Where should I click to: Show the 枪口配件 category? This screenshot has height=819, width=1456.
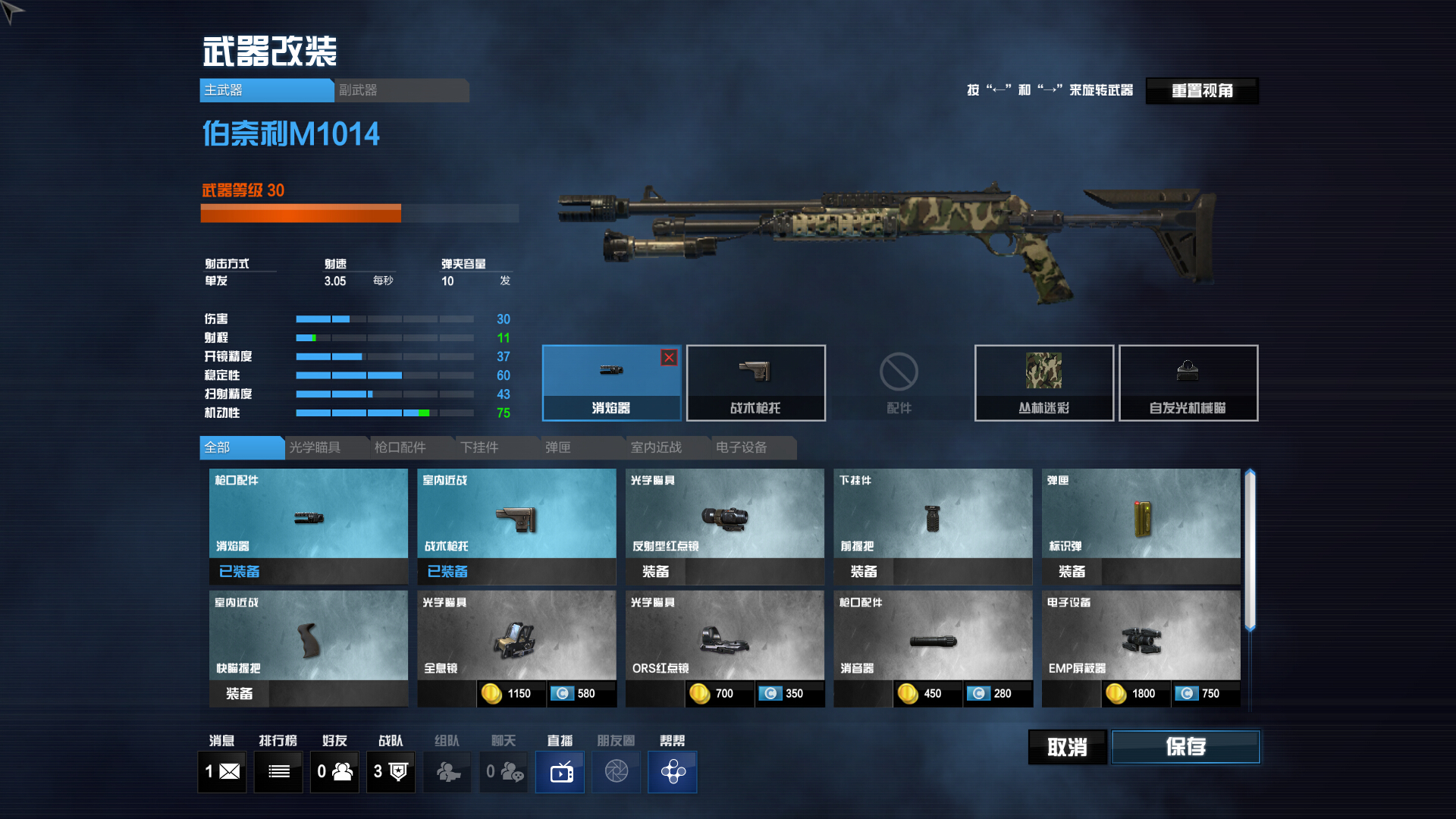pyautogui.click(x=400, y=447)
